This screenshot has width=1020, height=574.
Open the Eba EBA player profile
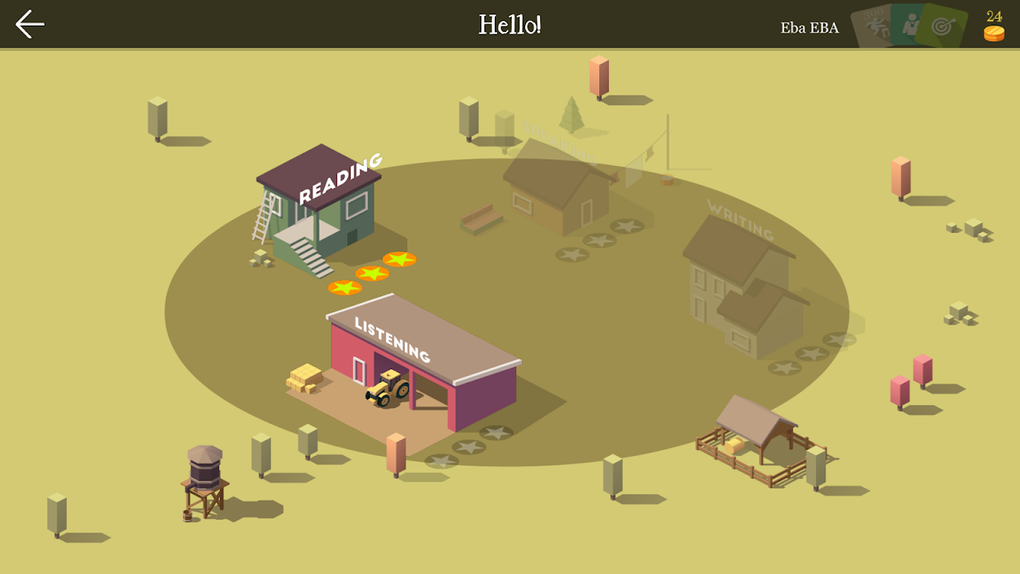809,28
